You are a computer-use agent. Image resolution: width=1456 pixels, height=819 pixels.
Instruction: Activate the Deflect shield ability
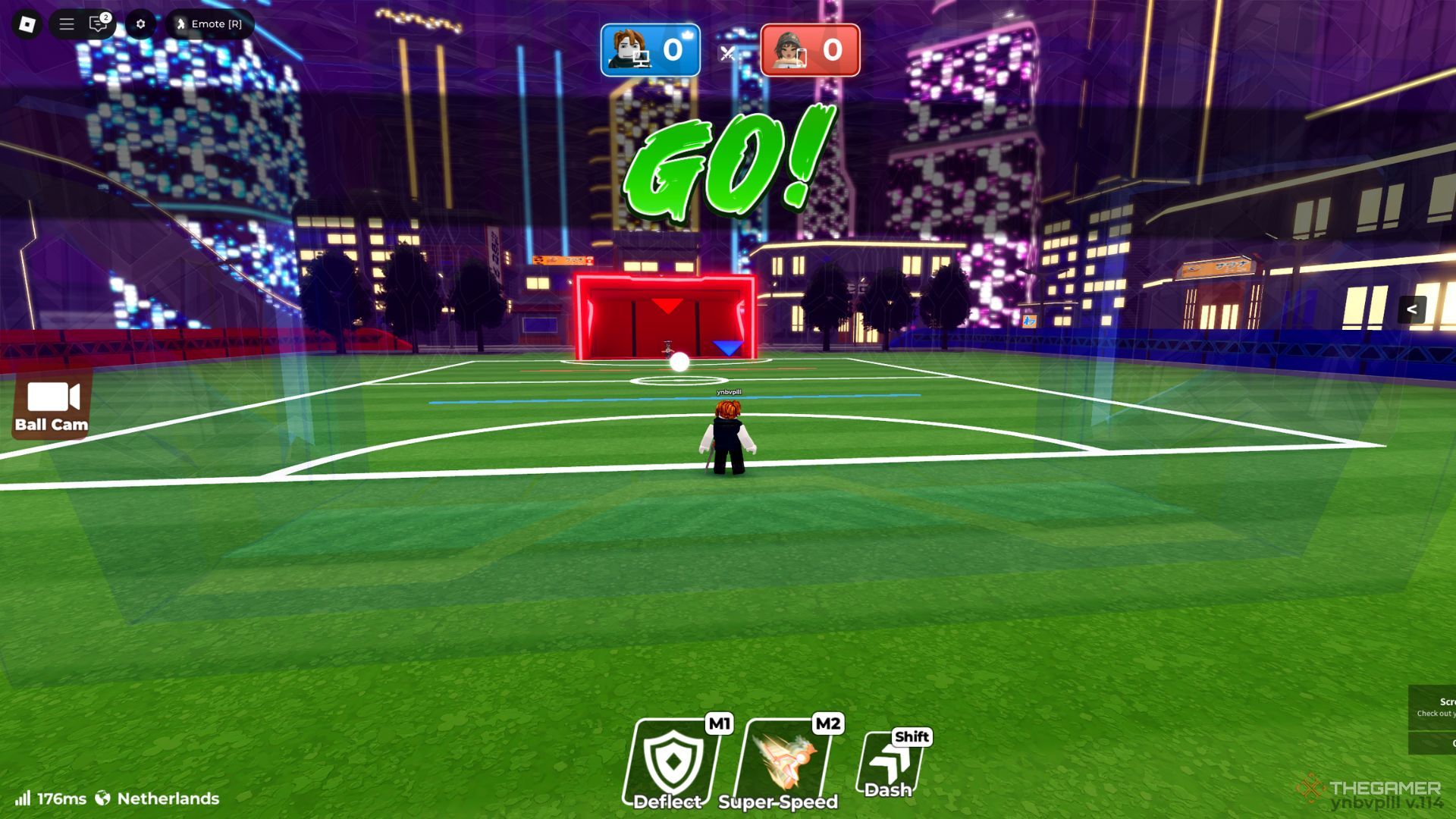point(672,763)
